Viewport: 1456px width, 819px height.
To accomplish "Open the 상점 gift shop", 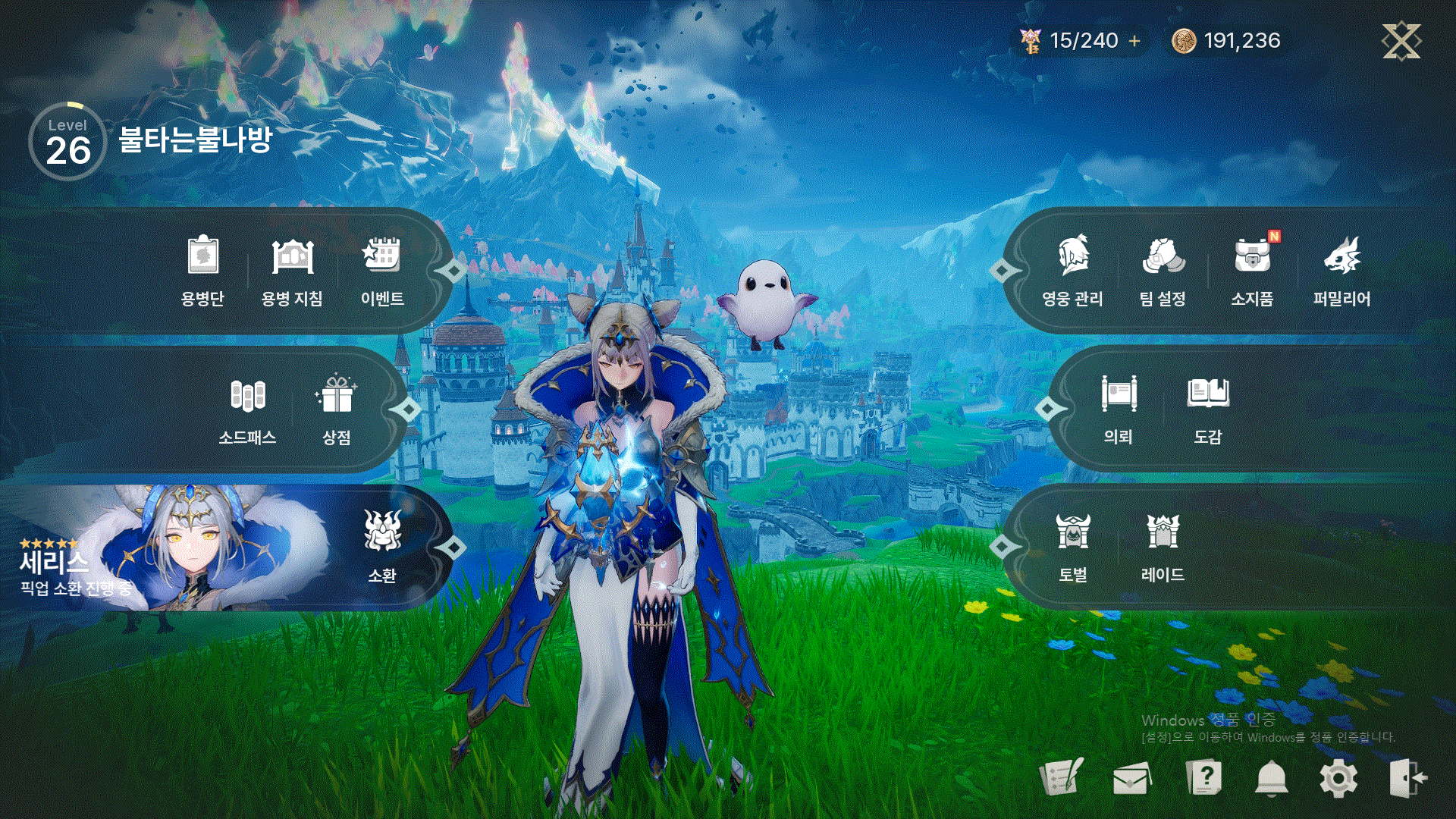I will [x=337, y=409].
